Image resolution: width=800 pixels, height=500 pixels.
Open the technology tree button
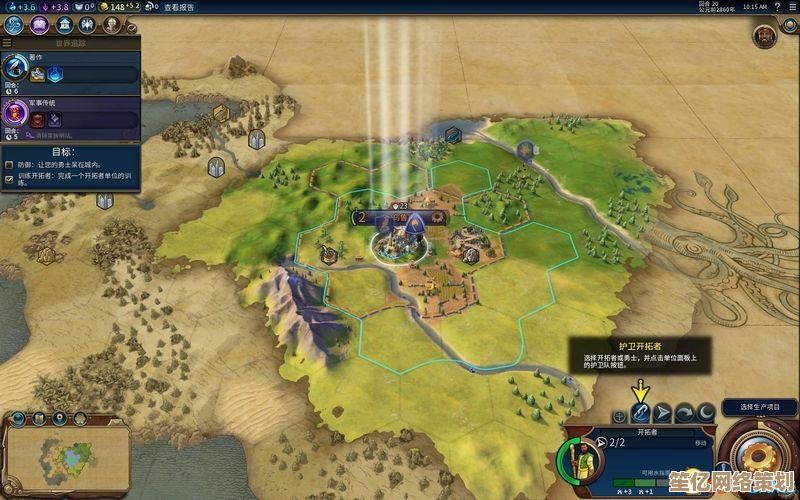[x=15, y=24]
